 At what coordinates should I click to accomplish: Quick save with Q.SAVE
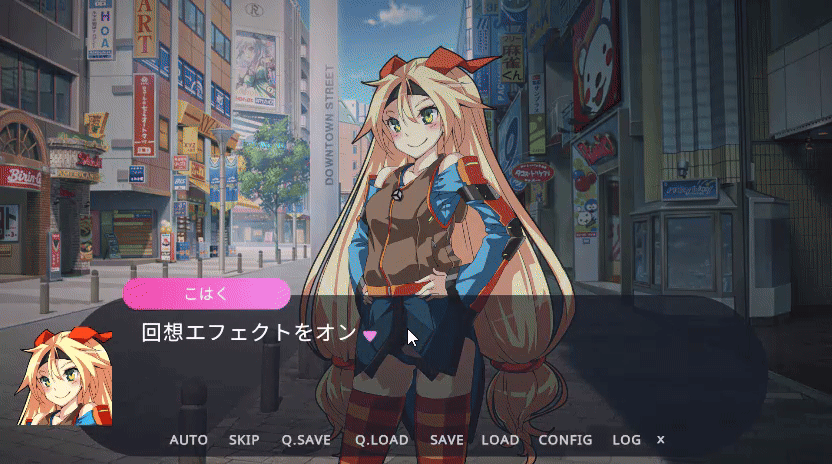[x=306, y=440]
